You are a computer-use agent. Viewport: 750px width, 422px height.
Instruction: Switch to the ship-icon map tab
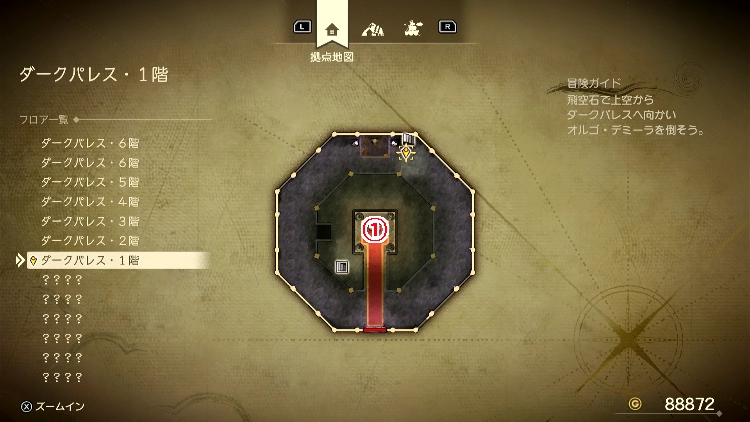pos(411,28)
